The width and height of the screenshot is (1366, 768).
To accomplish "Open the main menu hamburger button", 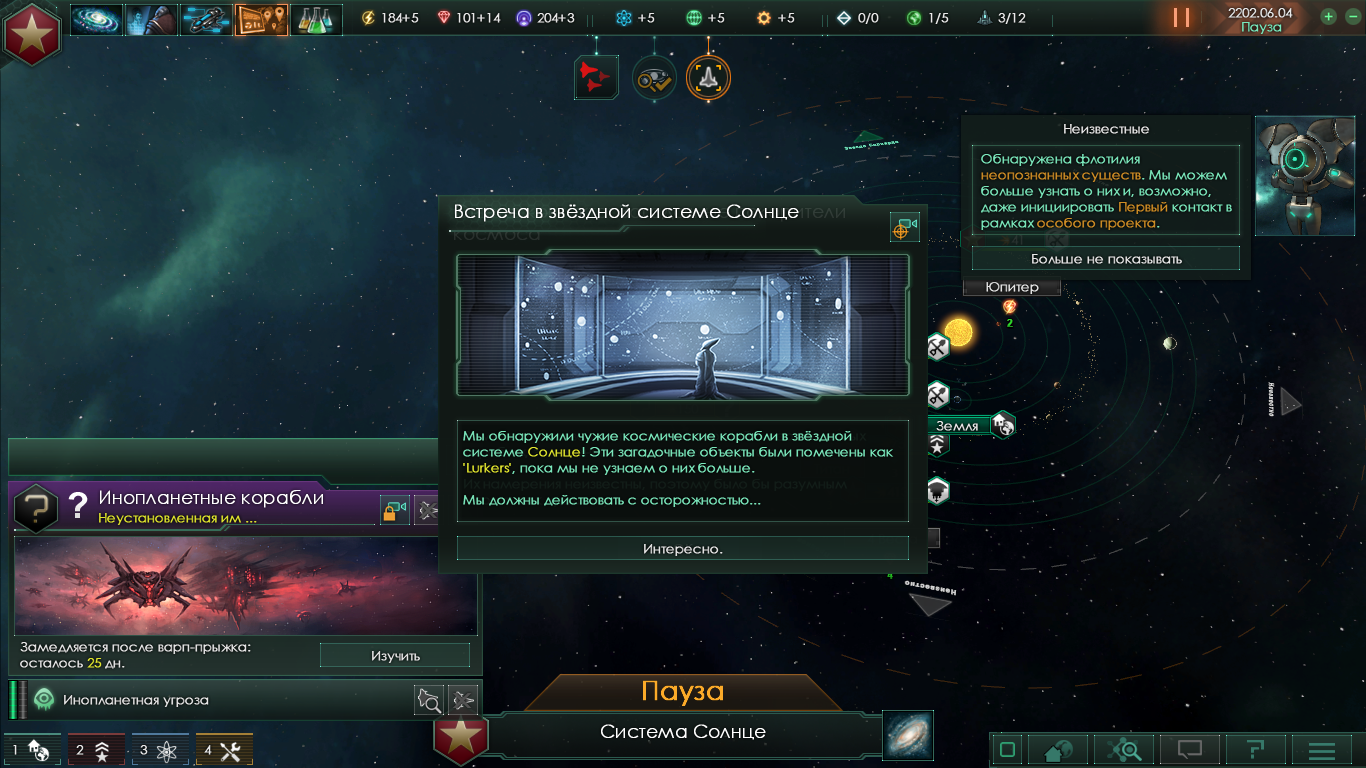I will [x=1322, y=749].
